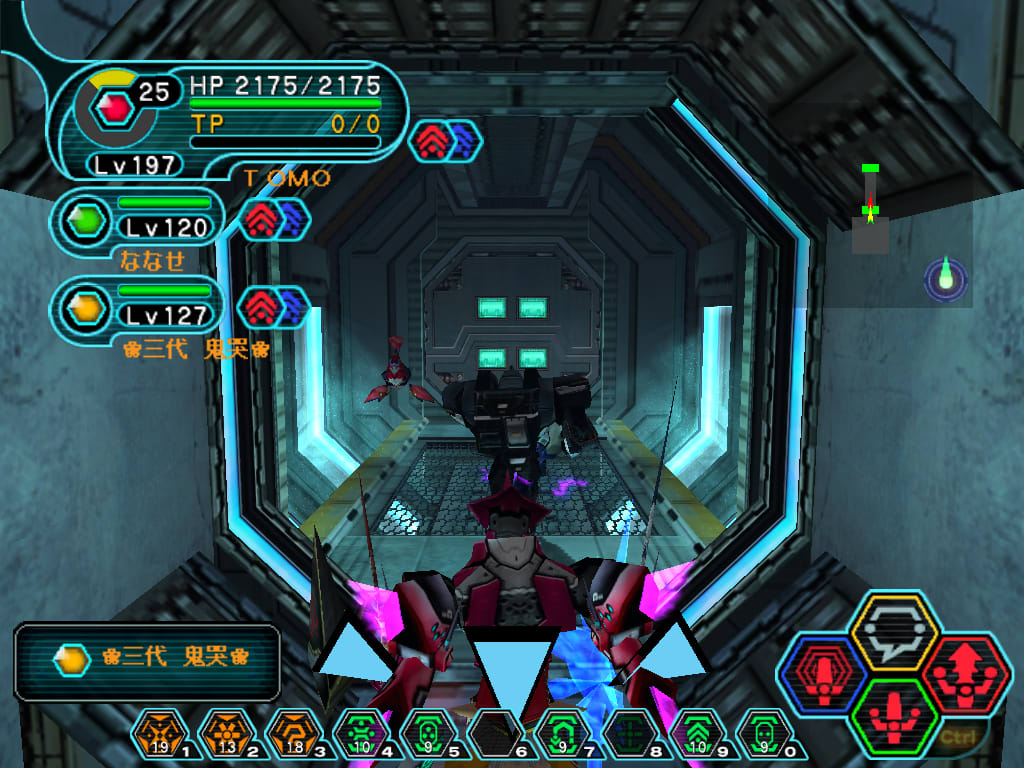Select the green item in hotbar slot 5
This screenshot has width=1024, height=768.
(424, 737)
